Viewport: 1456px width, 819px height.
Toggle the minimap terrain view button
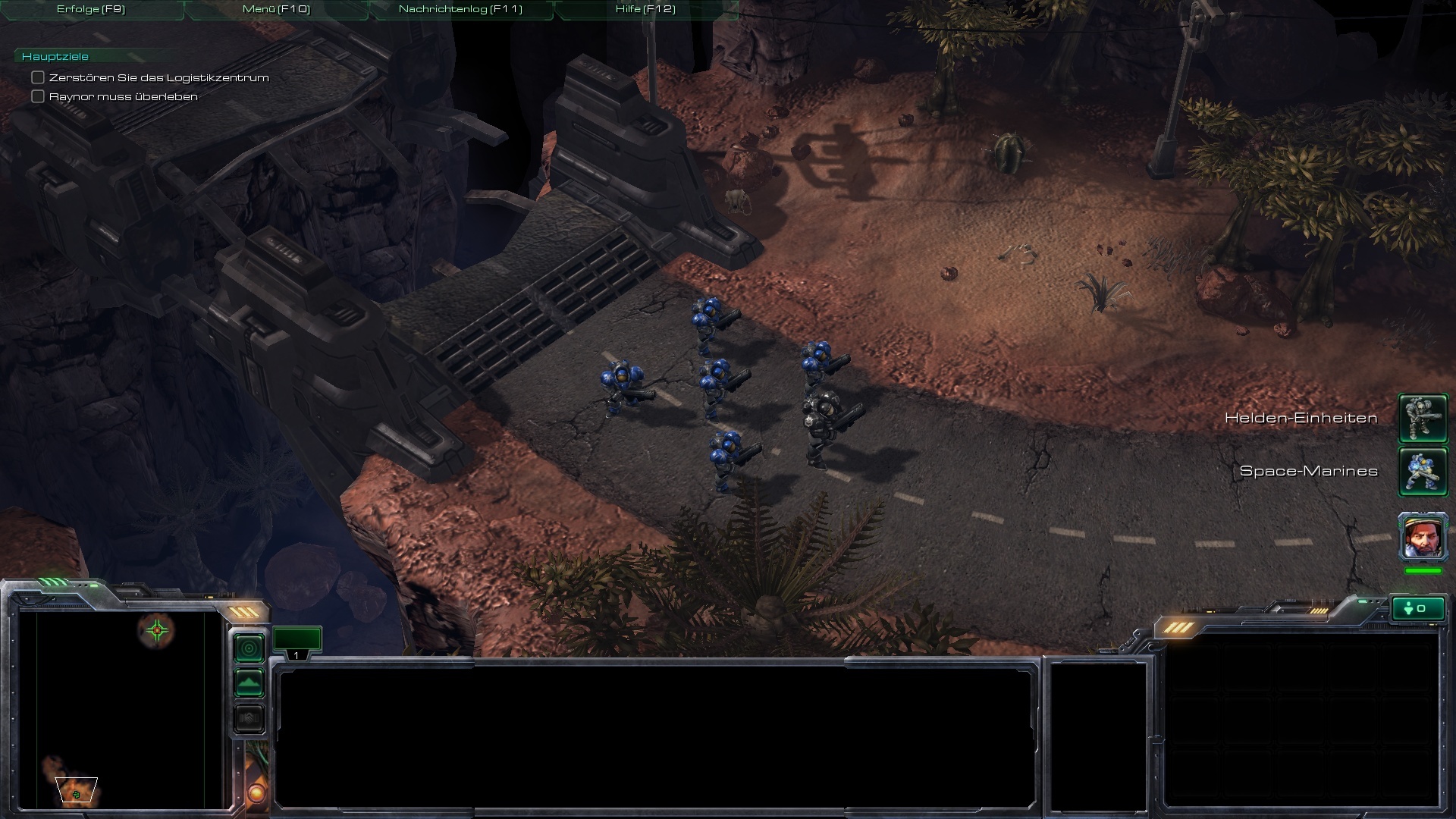pos(249,683)
